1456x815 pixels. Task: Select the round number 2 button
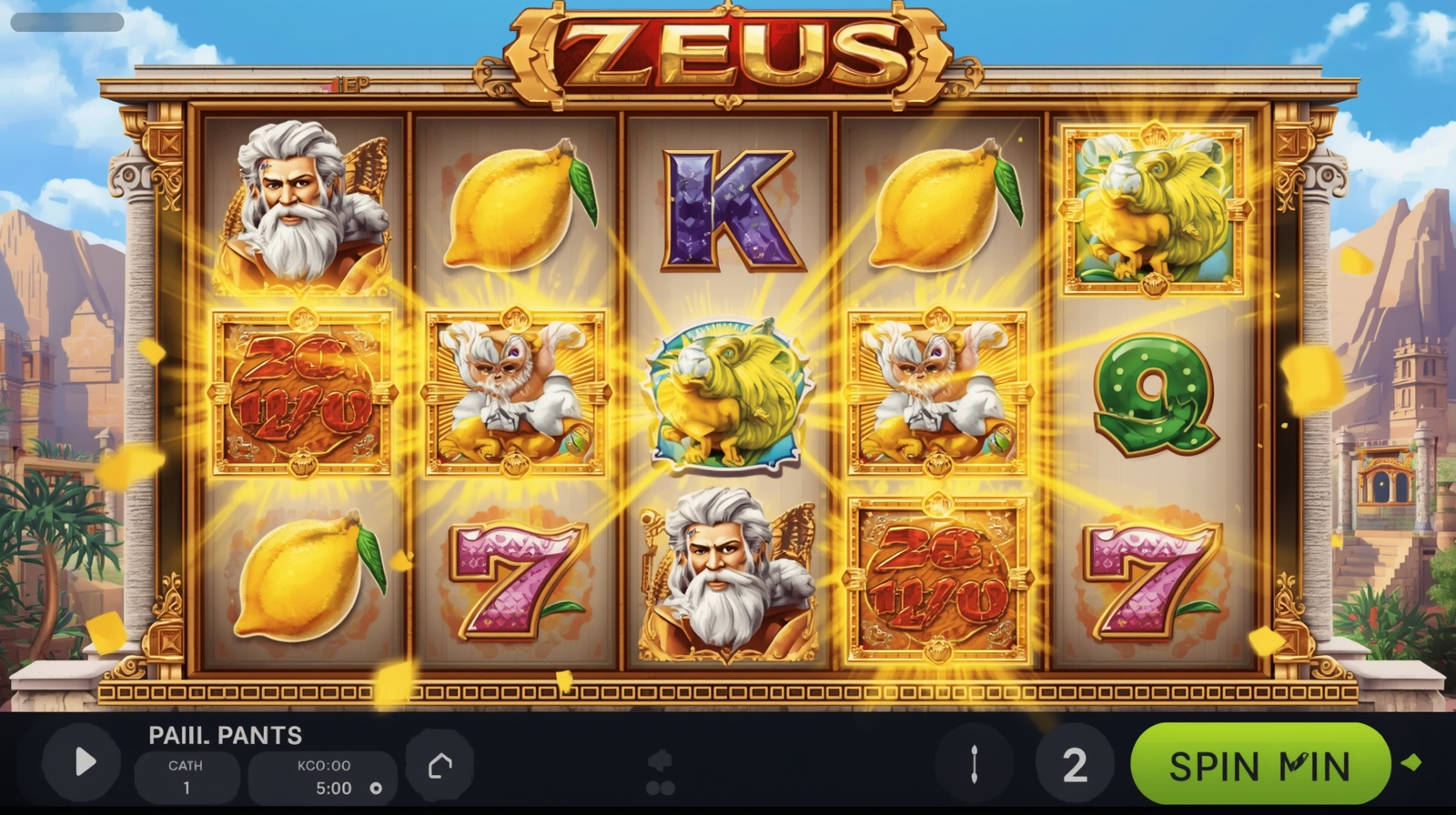coord(1074,765)
